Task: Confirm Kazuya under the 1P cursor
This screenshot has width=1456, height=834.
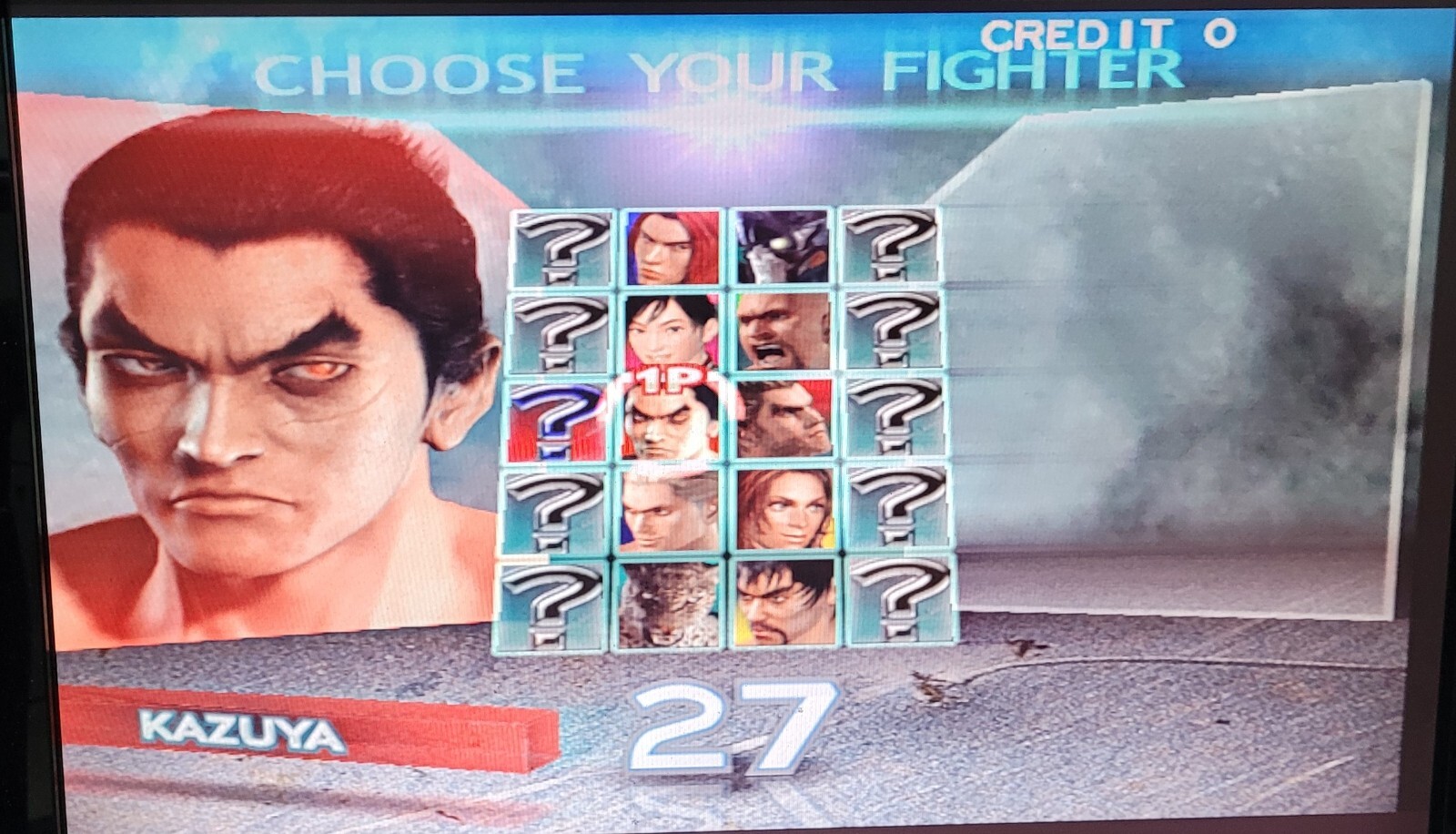Action: click(x=671, y=423)
